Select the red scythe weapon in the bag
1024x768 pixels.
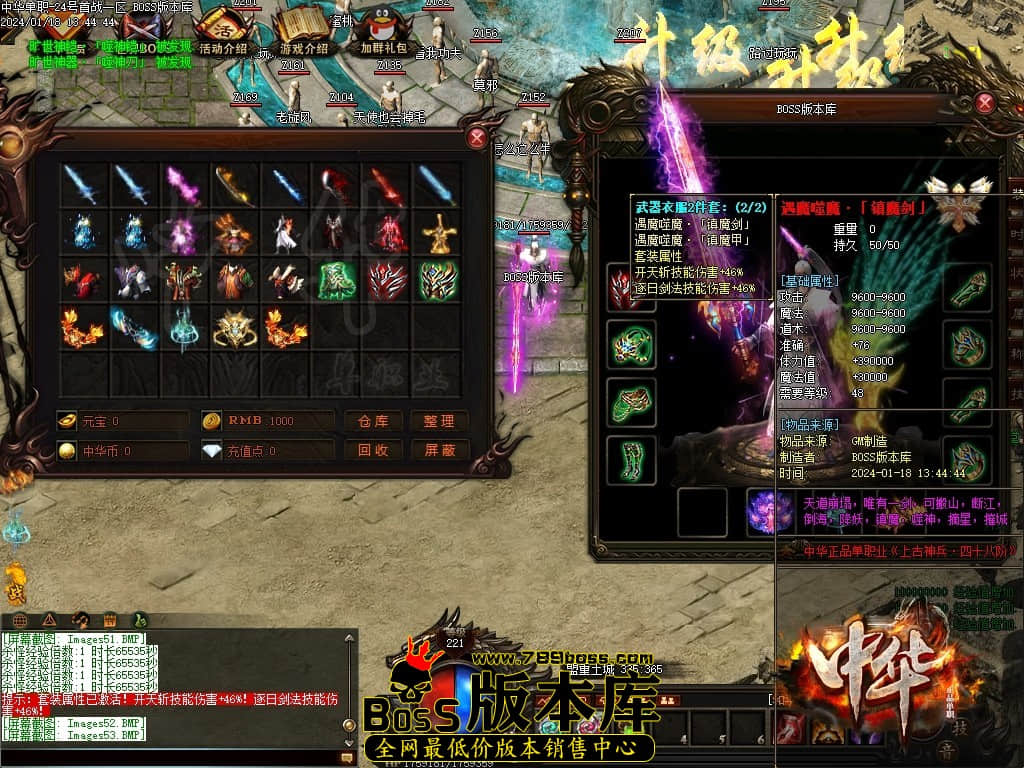click(x=336, y=185)
